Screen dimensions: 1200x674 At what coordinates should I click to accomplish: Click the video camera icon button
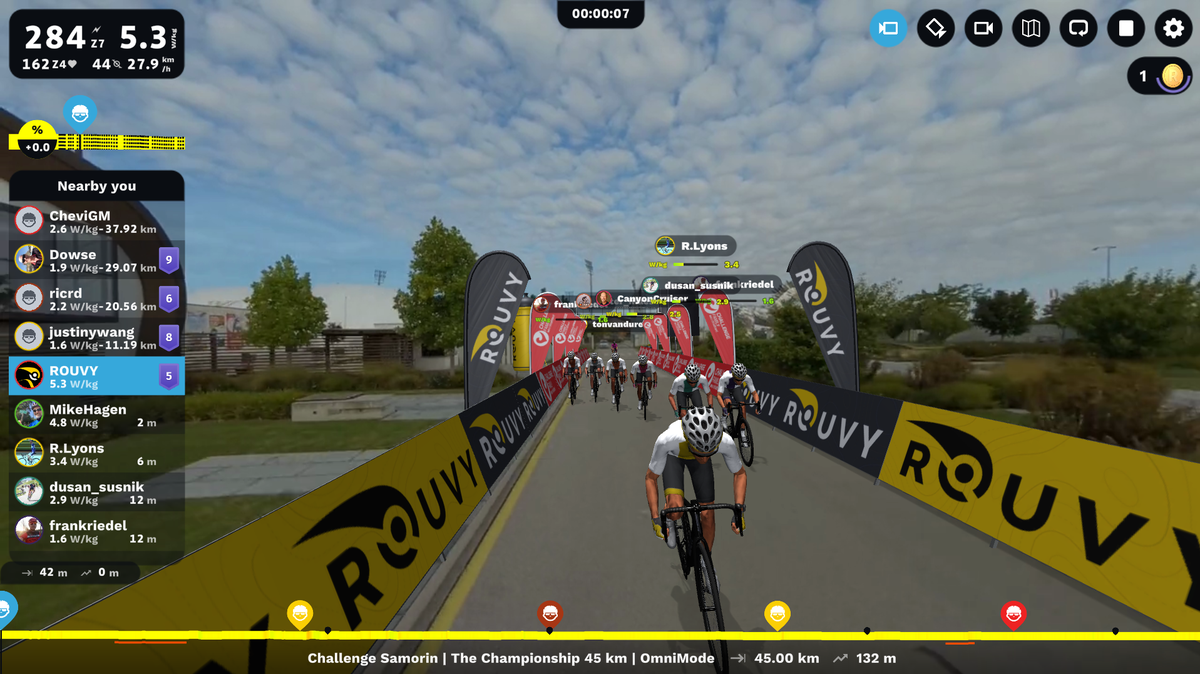pyautogui.click(x=983, y=28)
